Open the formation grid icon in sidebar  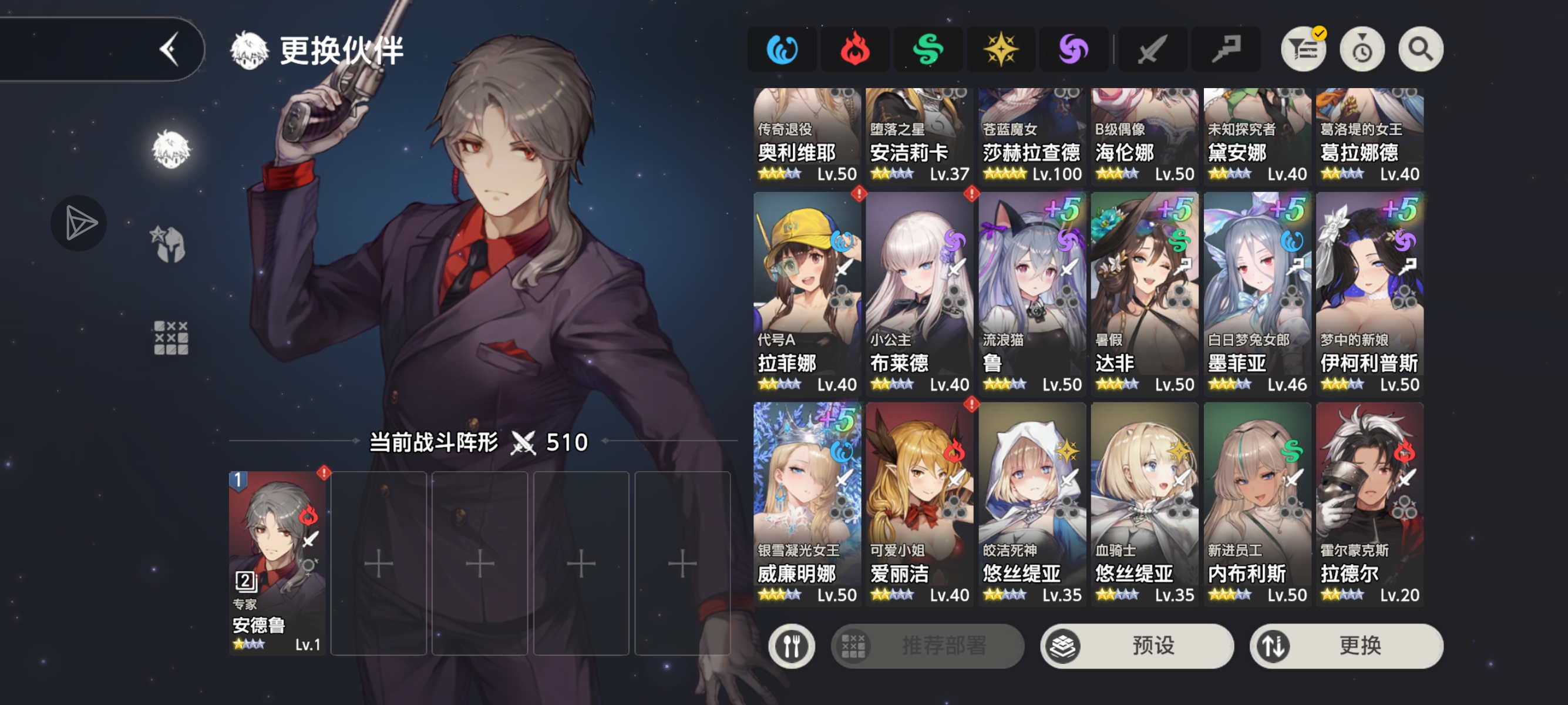(171, 338)
